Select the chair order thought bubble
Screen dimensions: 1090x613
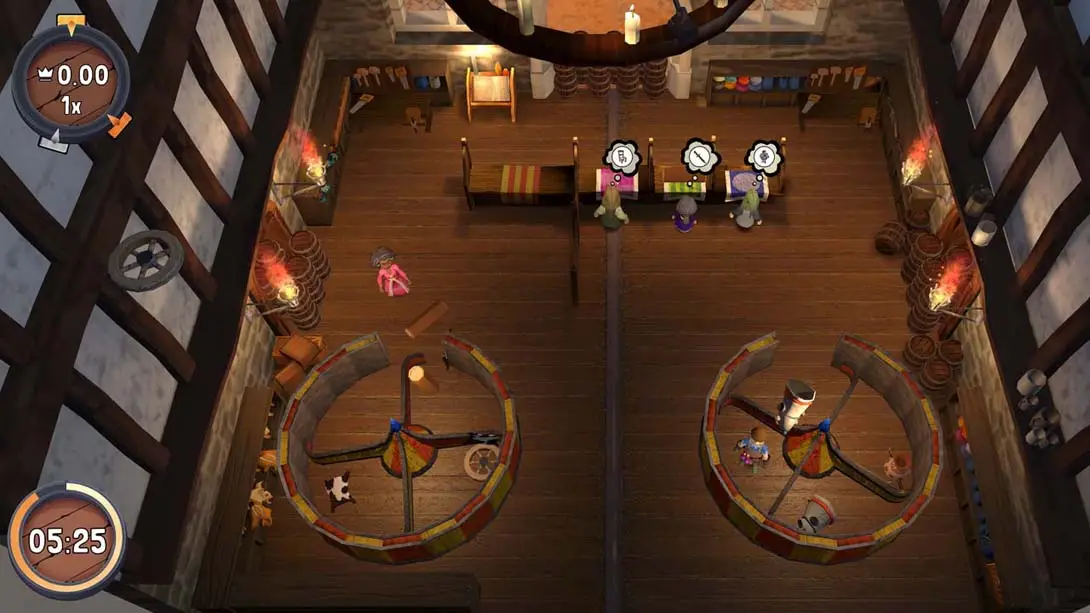[620, 157]
